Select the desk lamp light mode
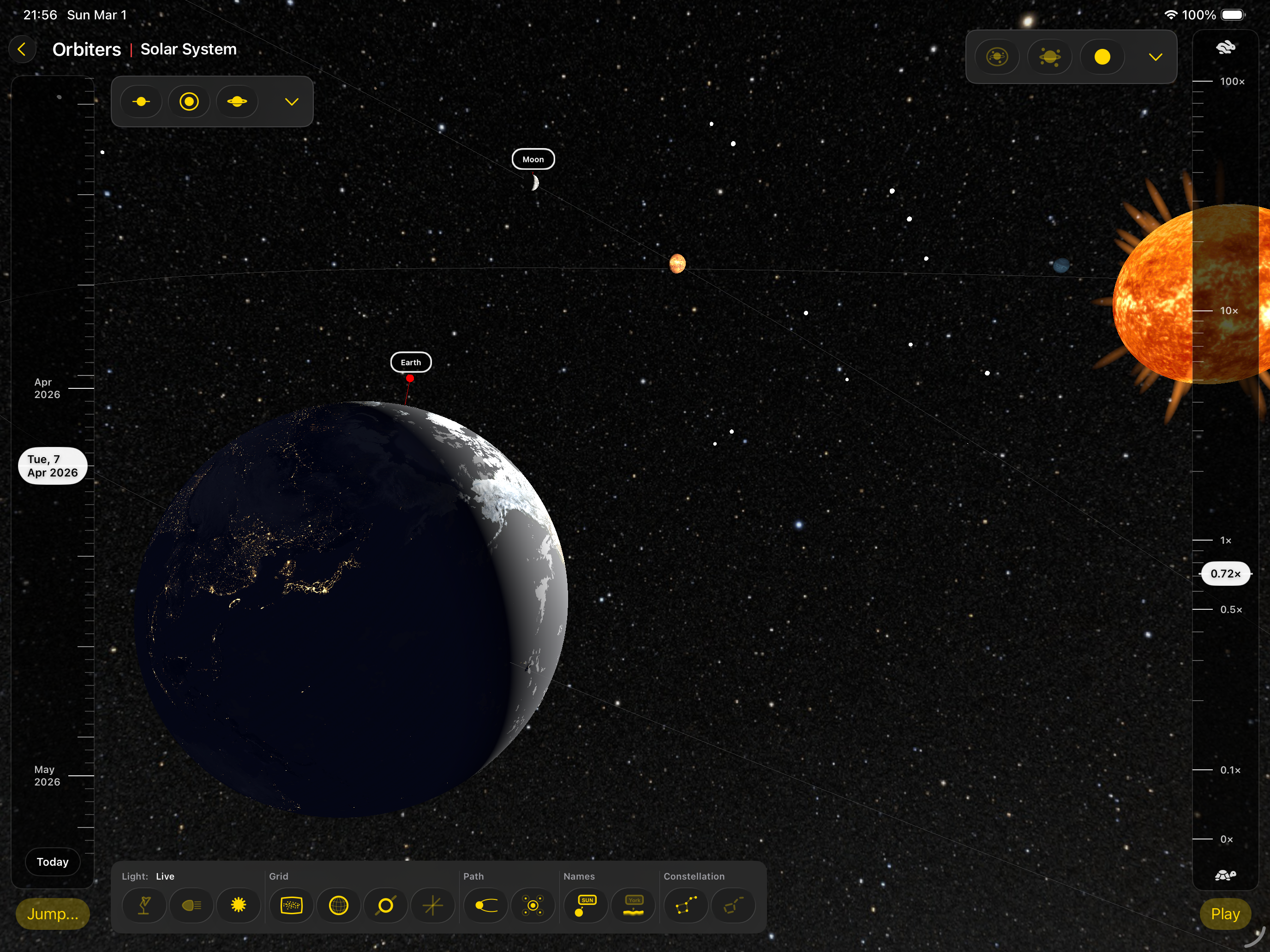This screenshot has width=1270, height=952. 144,905
